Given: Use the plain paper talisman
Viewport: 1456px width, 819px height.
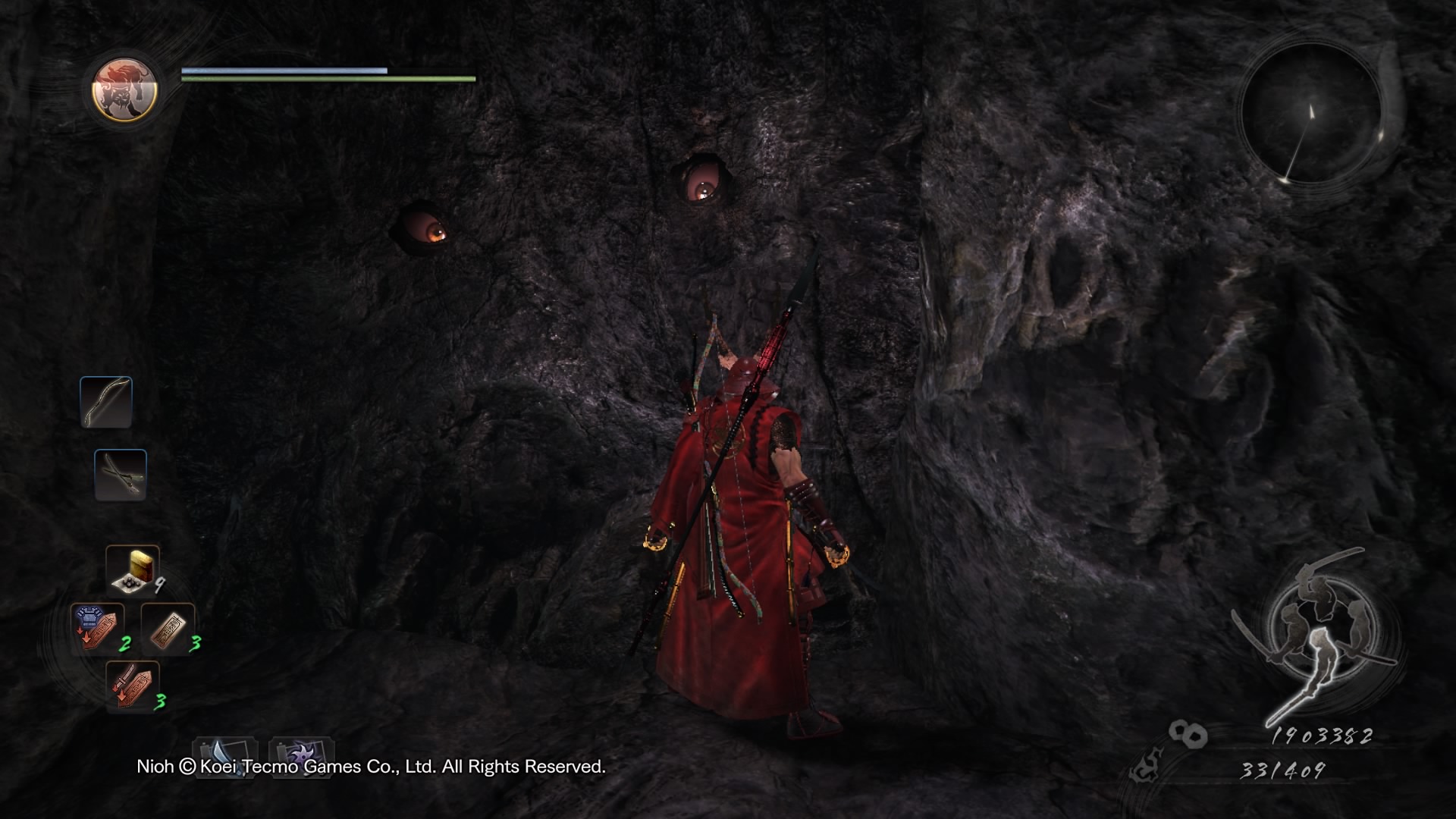Looking at the screenshot, I should [168, 629].
